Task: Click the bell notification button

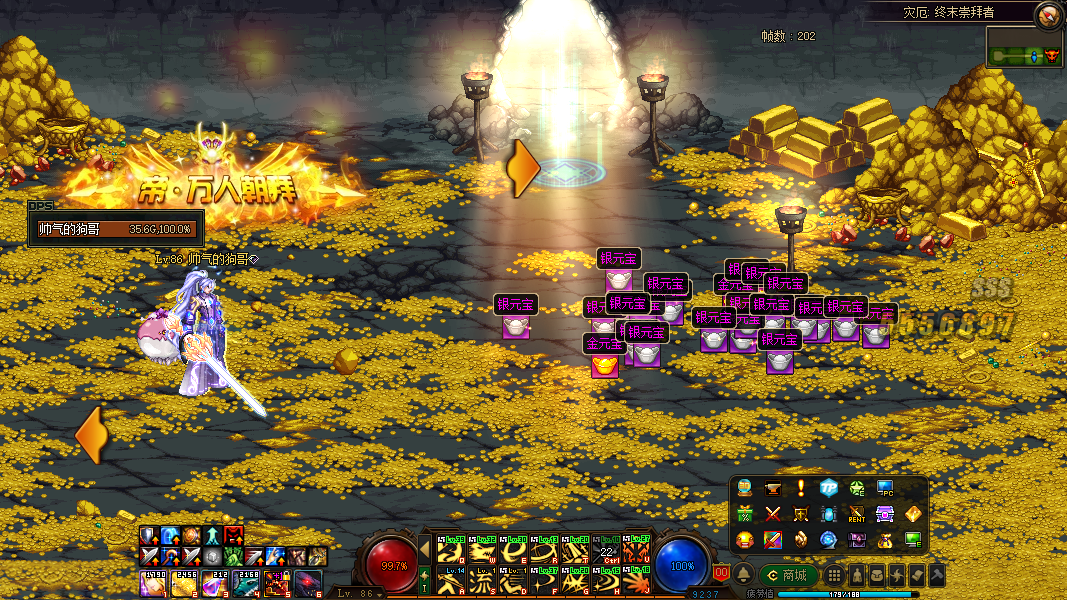Action: (x=744, y=575)
